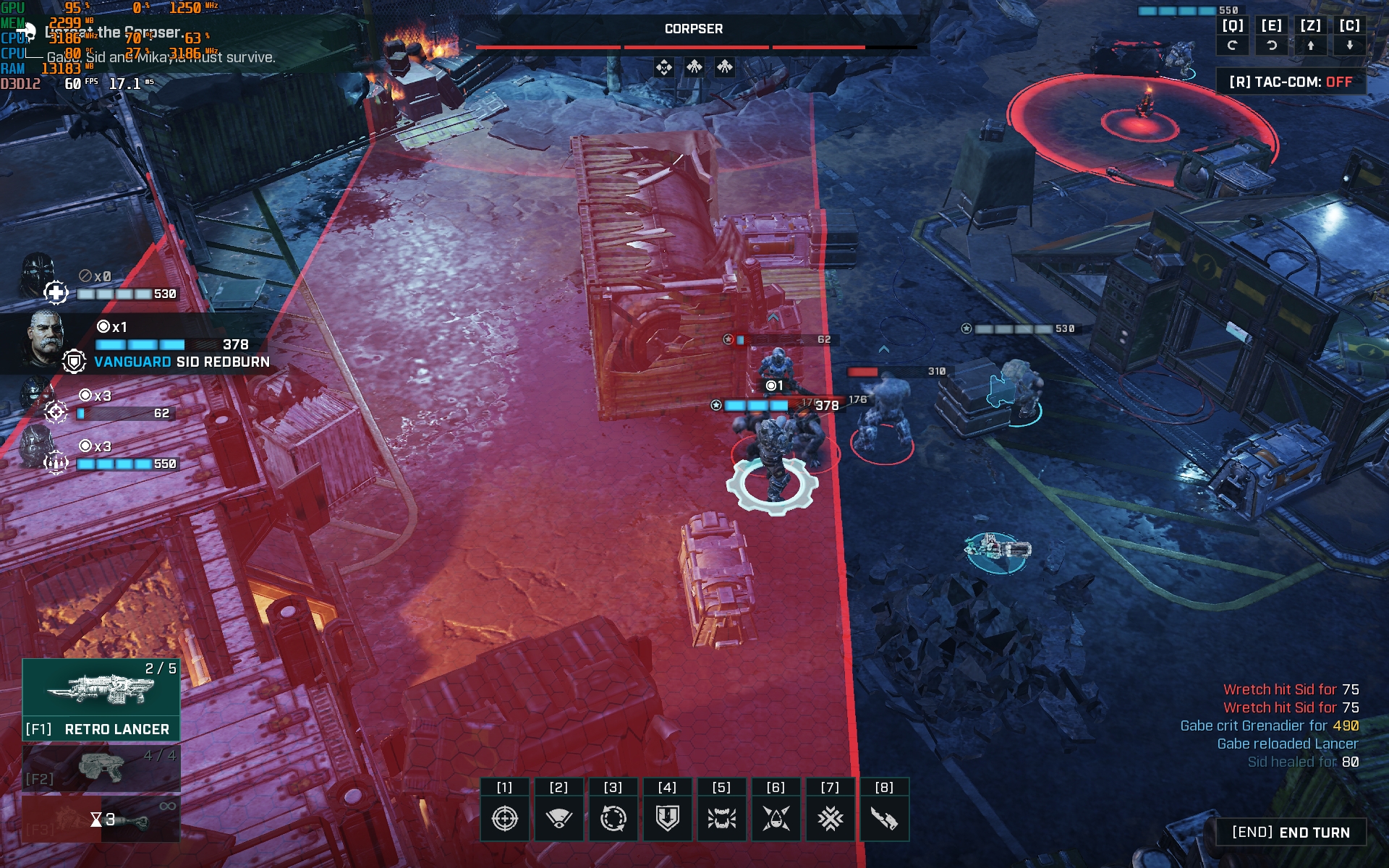Toggle the TAC-COM overlay
Screen dimensions: 1389x868
pyautogui.click(x=1291, y=82)
